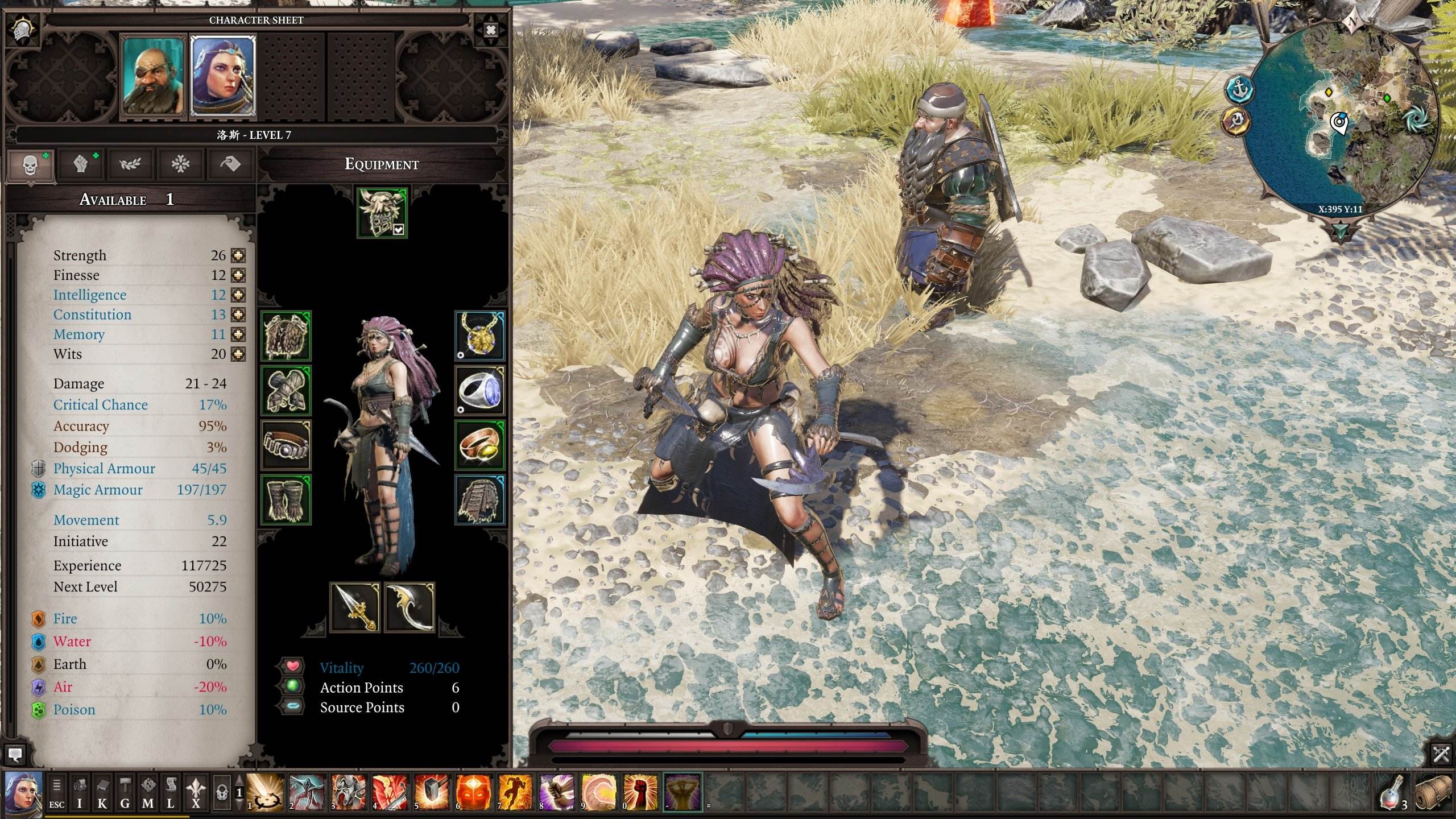Select the equipped dagger weapon slot
The image size is (1456, 819).
pyautogui.click(x=355, y=607)
